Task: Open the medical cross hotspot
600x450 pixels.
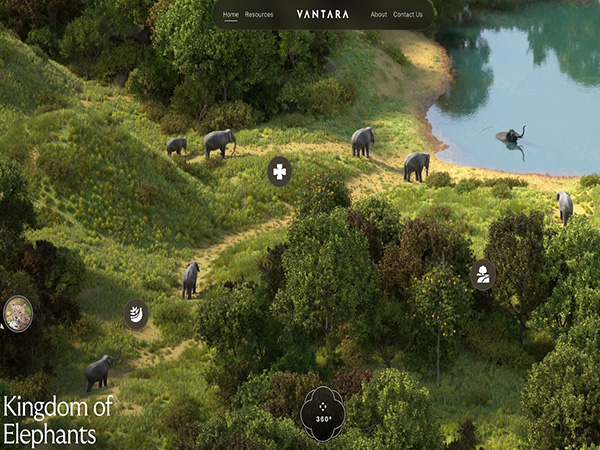Action: 280,172
